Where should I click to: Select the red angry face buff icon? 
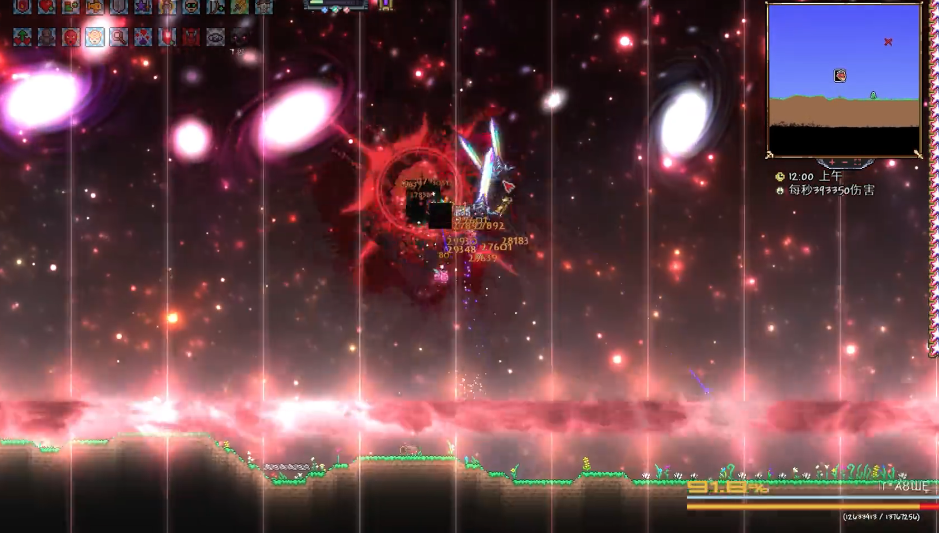click(x=71, y=37)
